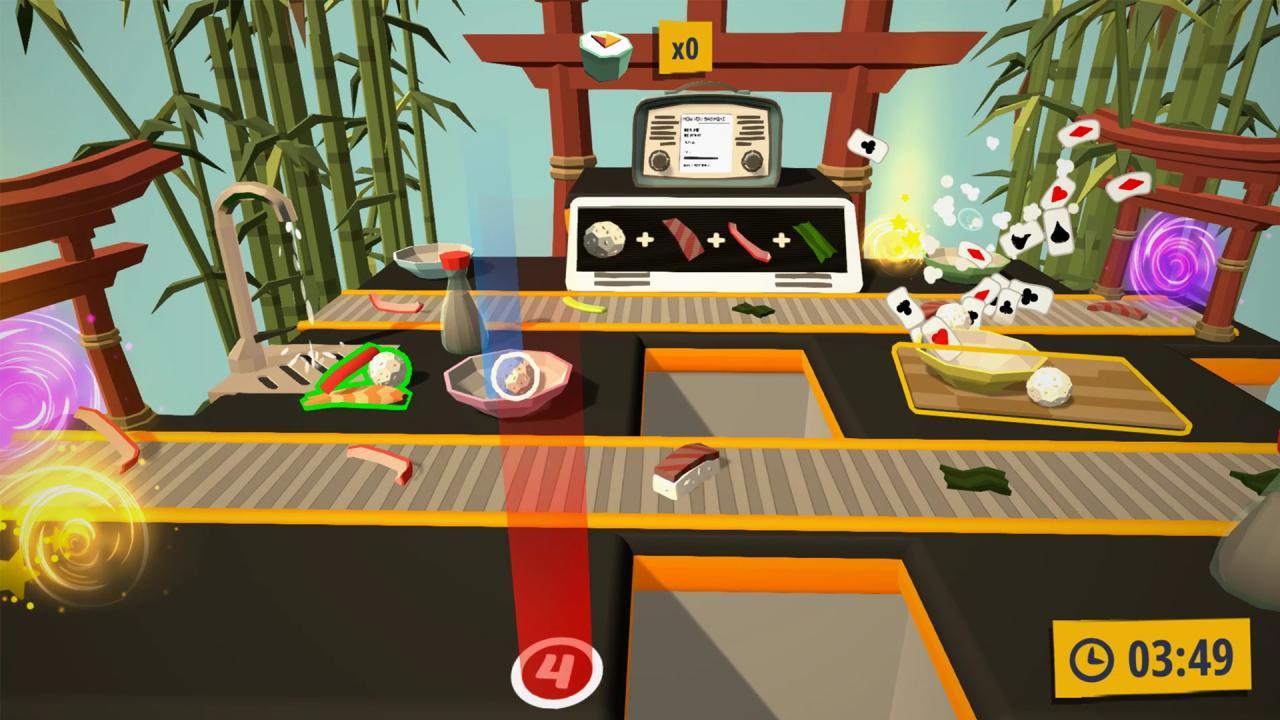1280x720 pixels.
Task: Select the rice ball in the recipe display
Action: [604, 240]
